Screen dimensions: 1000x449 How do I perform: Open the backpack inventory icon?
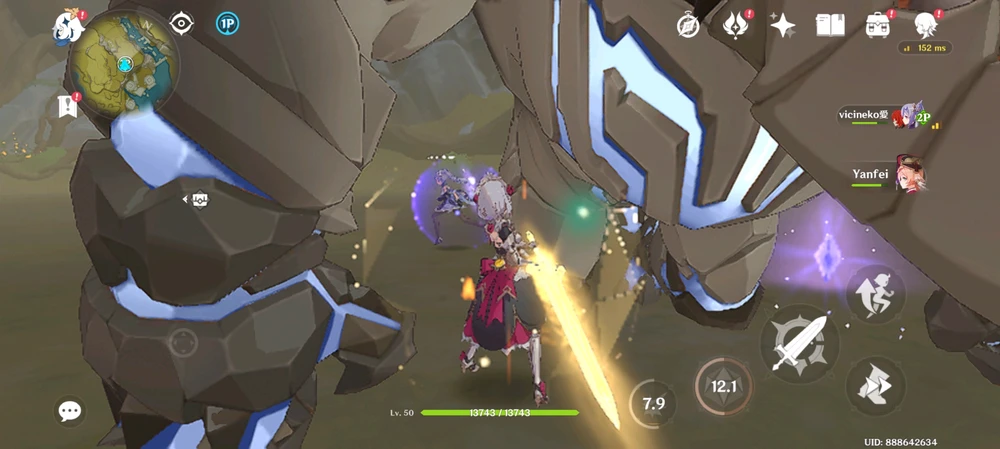(878, 26)
